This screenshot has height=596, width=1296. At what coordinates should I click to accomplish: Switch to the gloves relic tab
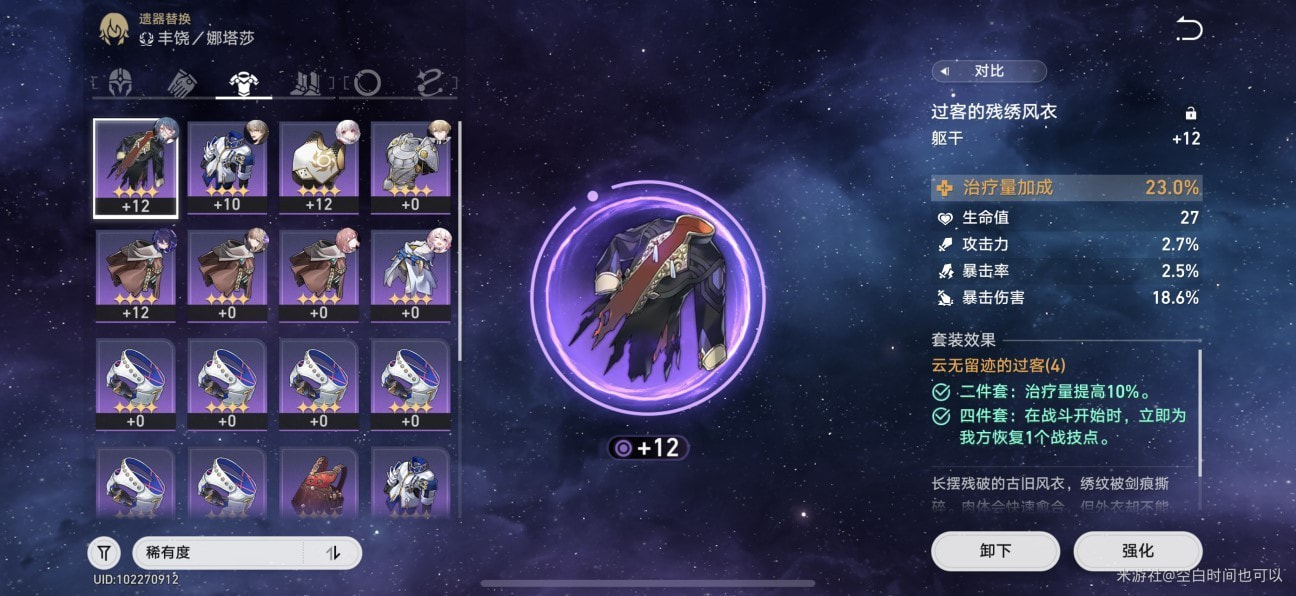[x=181, y=83]
